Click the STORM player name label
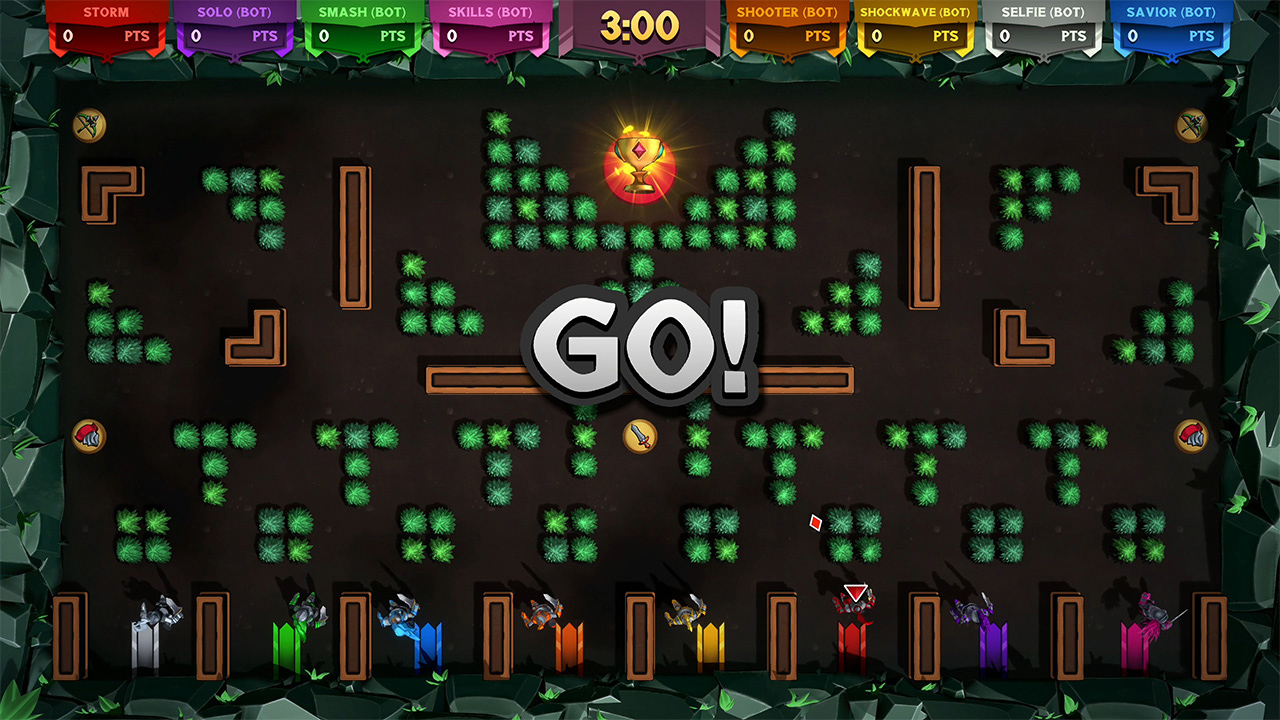 click(x=105, y=12)
